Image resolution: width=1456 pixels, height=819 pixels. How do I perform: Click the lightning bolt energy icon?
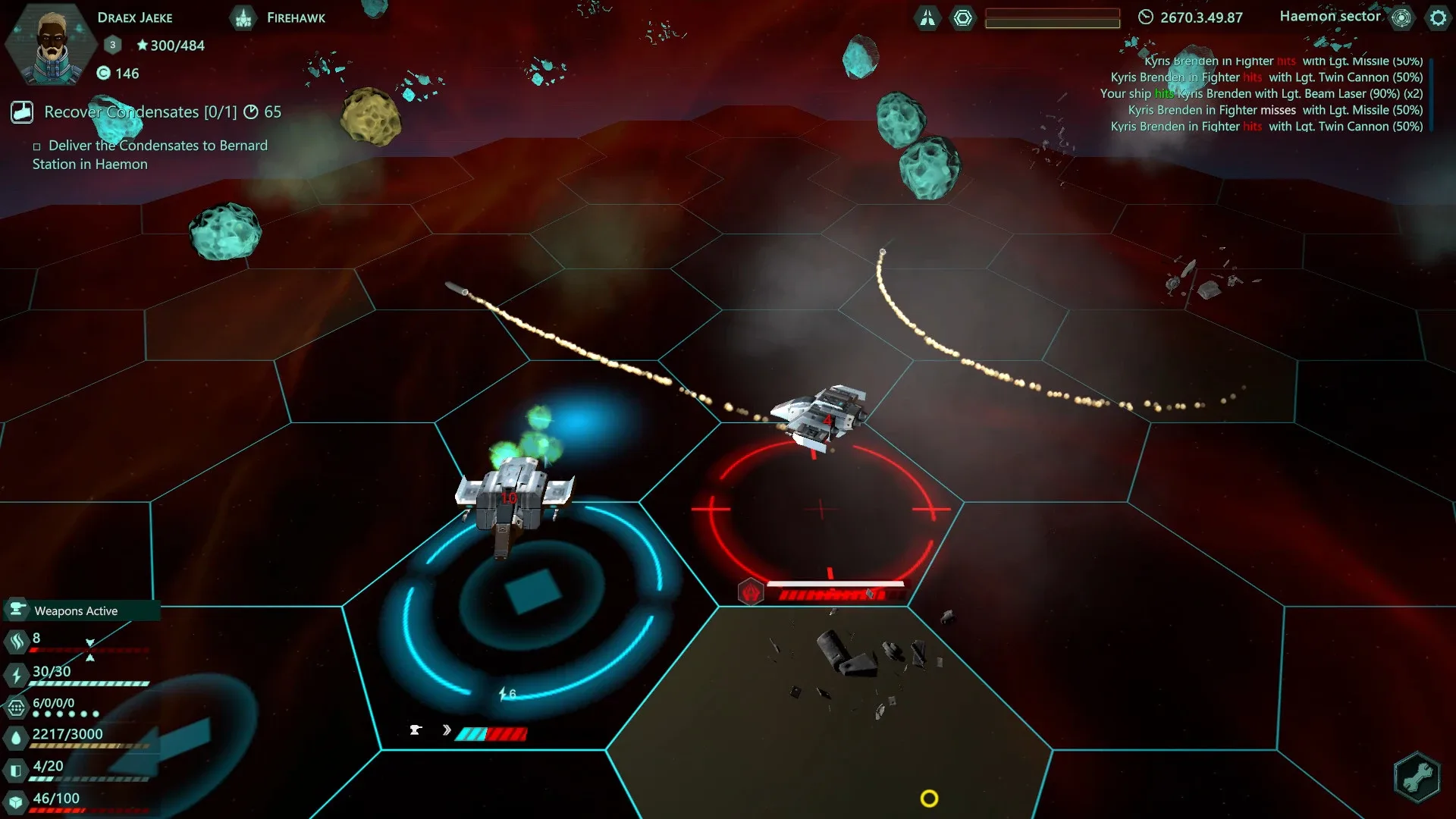(17, 674)
